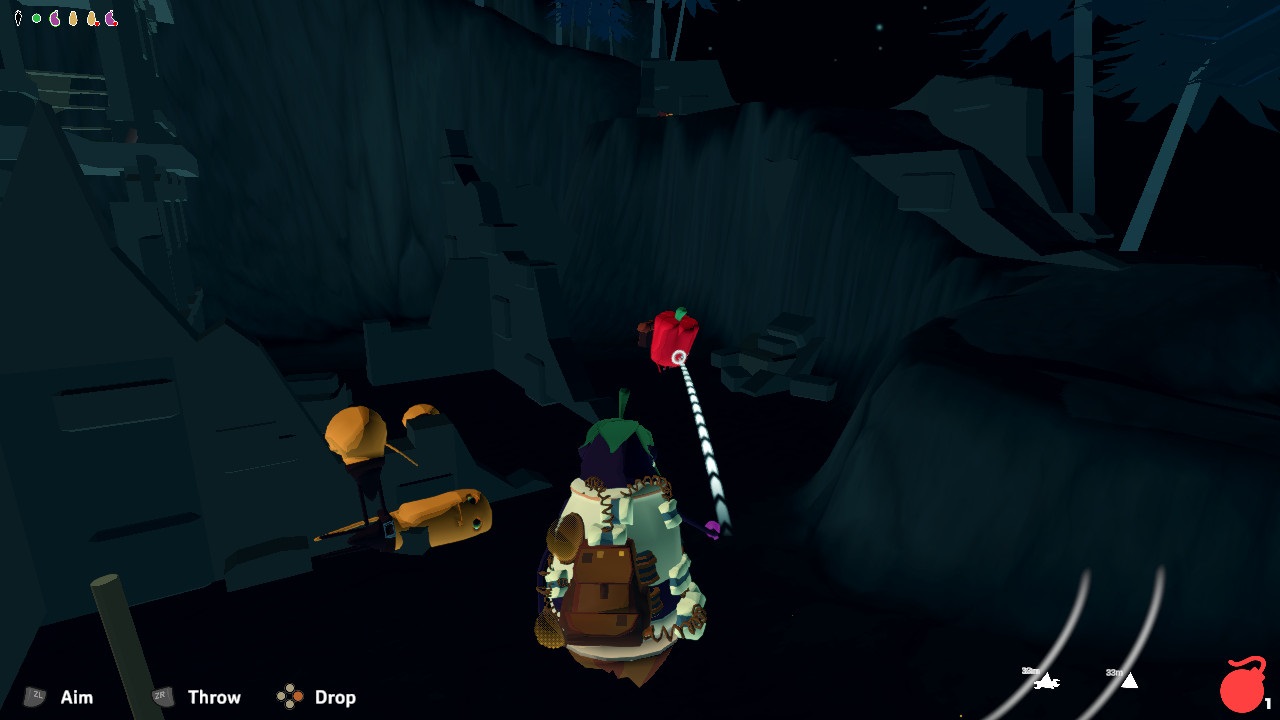Click the Drop label
Image resolution: width=1280 pixels, height=720 pixels.
point(334,697)
